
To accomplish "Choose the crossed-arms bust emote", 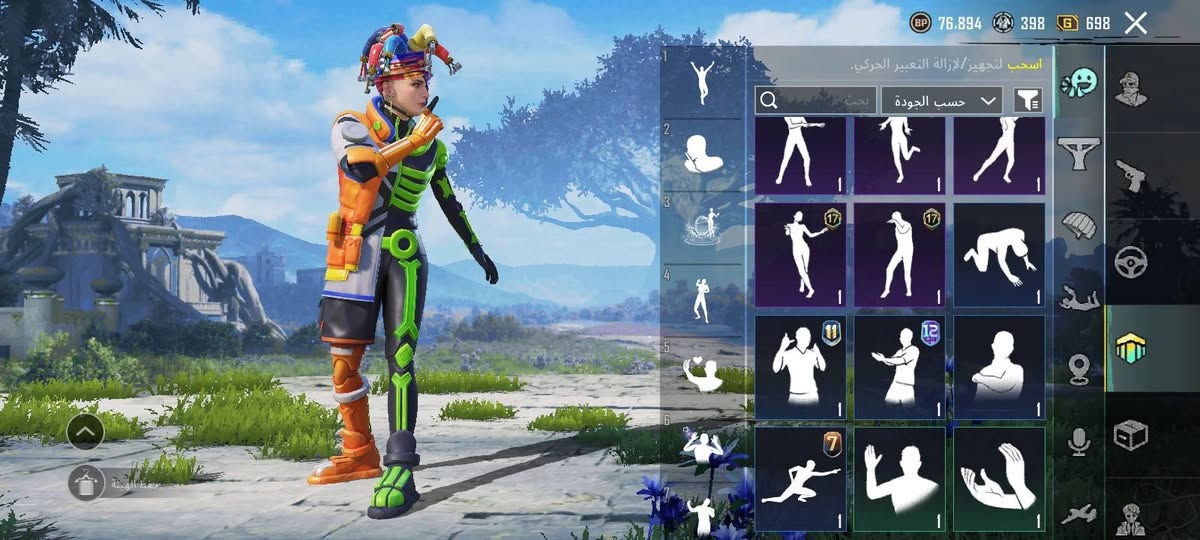I will pyautogui.click(x=999, y=367).
